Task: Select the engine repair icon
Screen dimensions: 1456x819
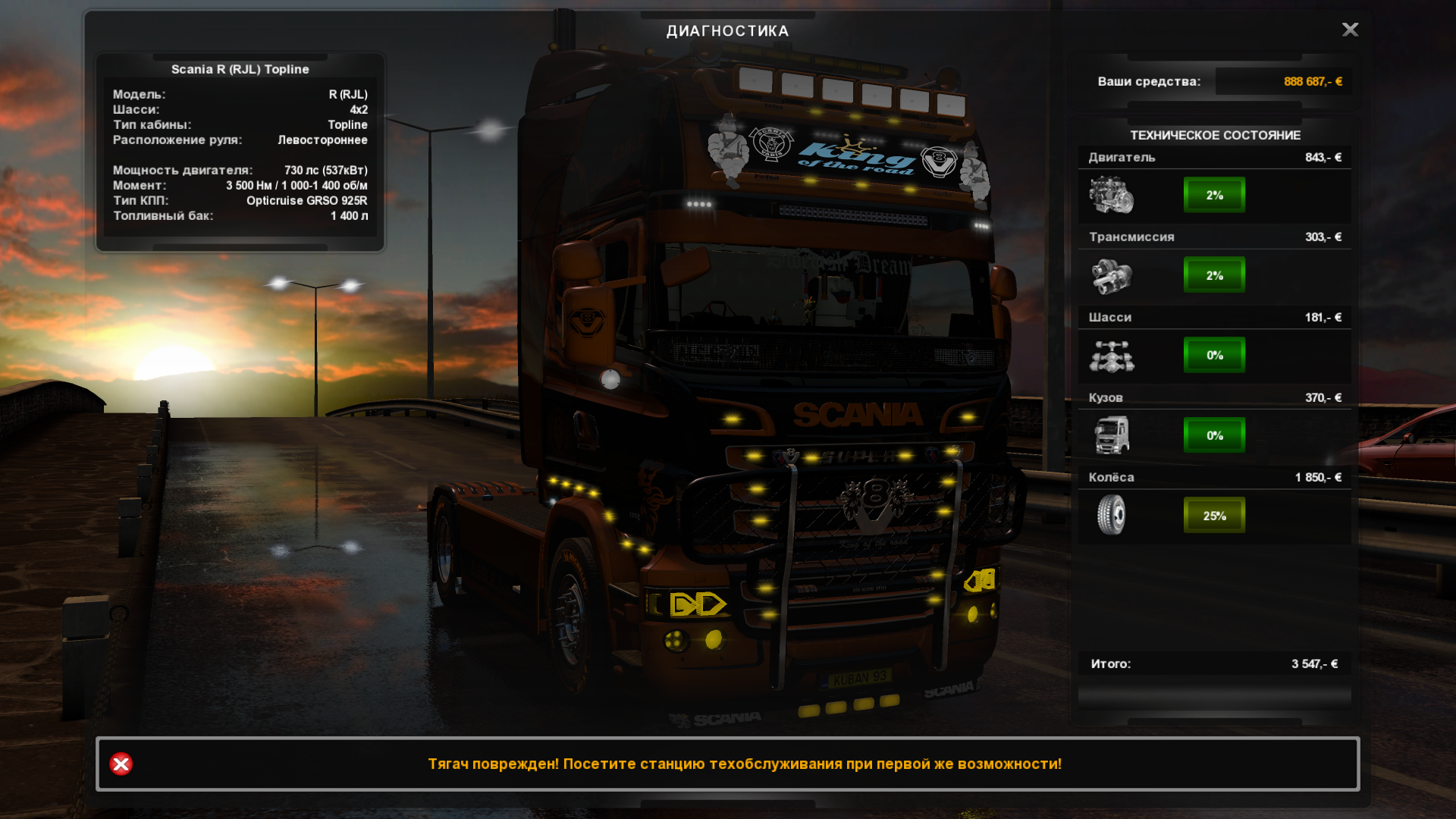Action: coord(1111,195)
